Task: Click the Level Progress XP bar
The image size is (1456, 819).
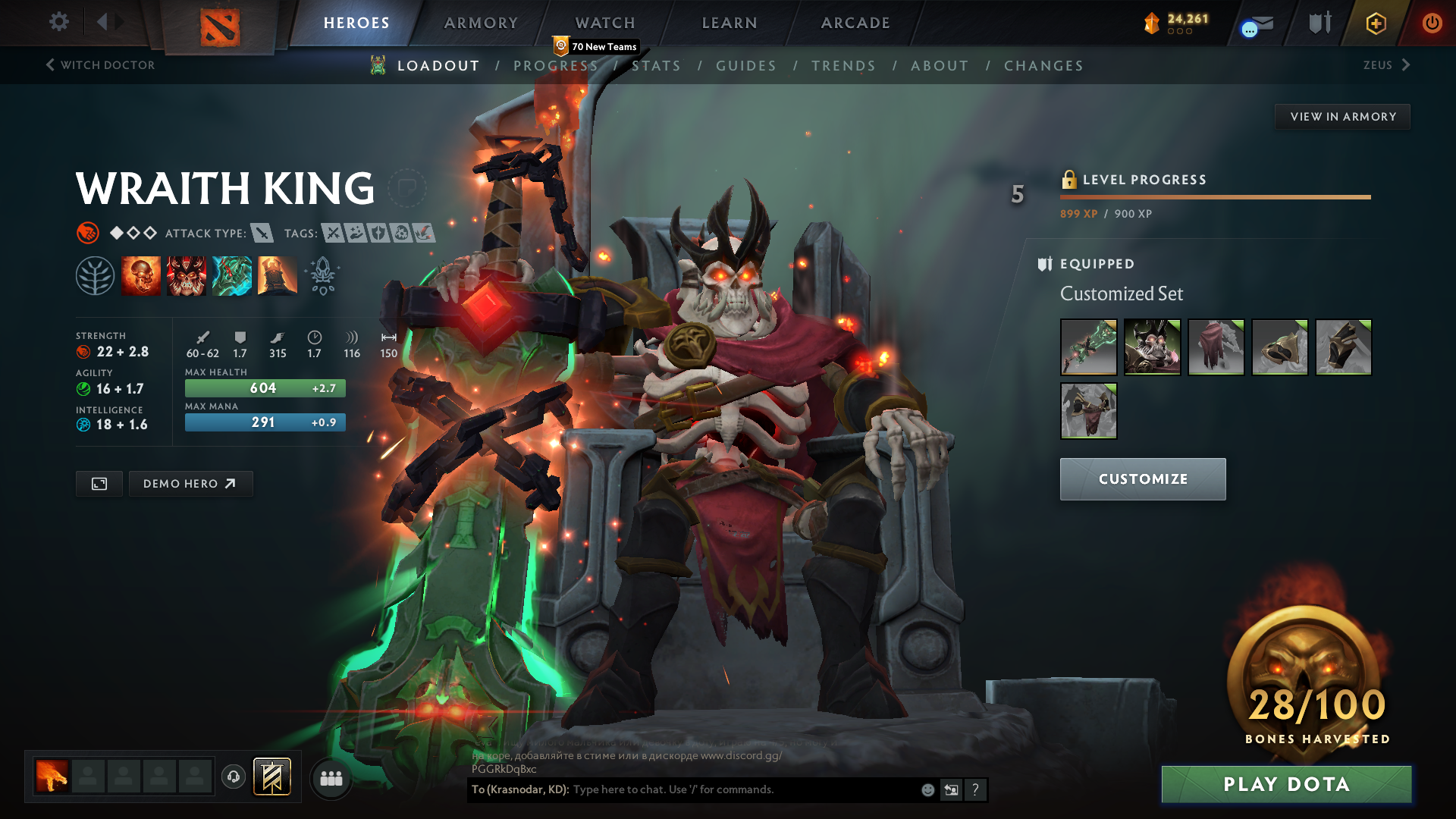Action: tap(1215, 197)
